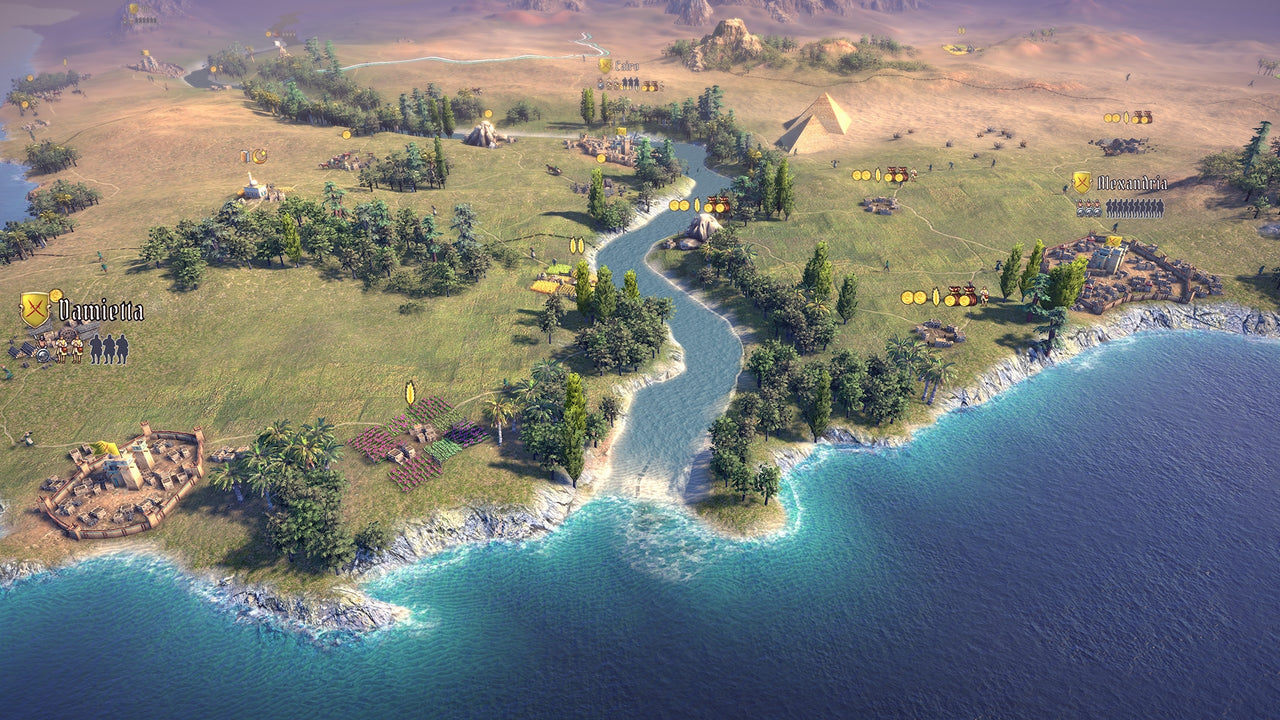Select Alexandria's shield crest
Viewport: 1280px width, 720px height.
click(x=1082, y=182)
